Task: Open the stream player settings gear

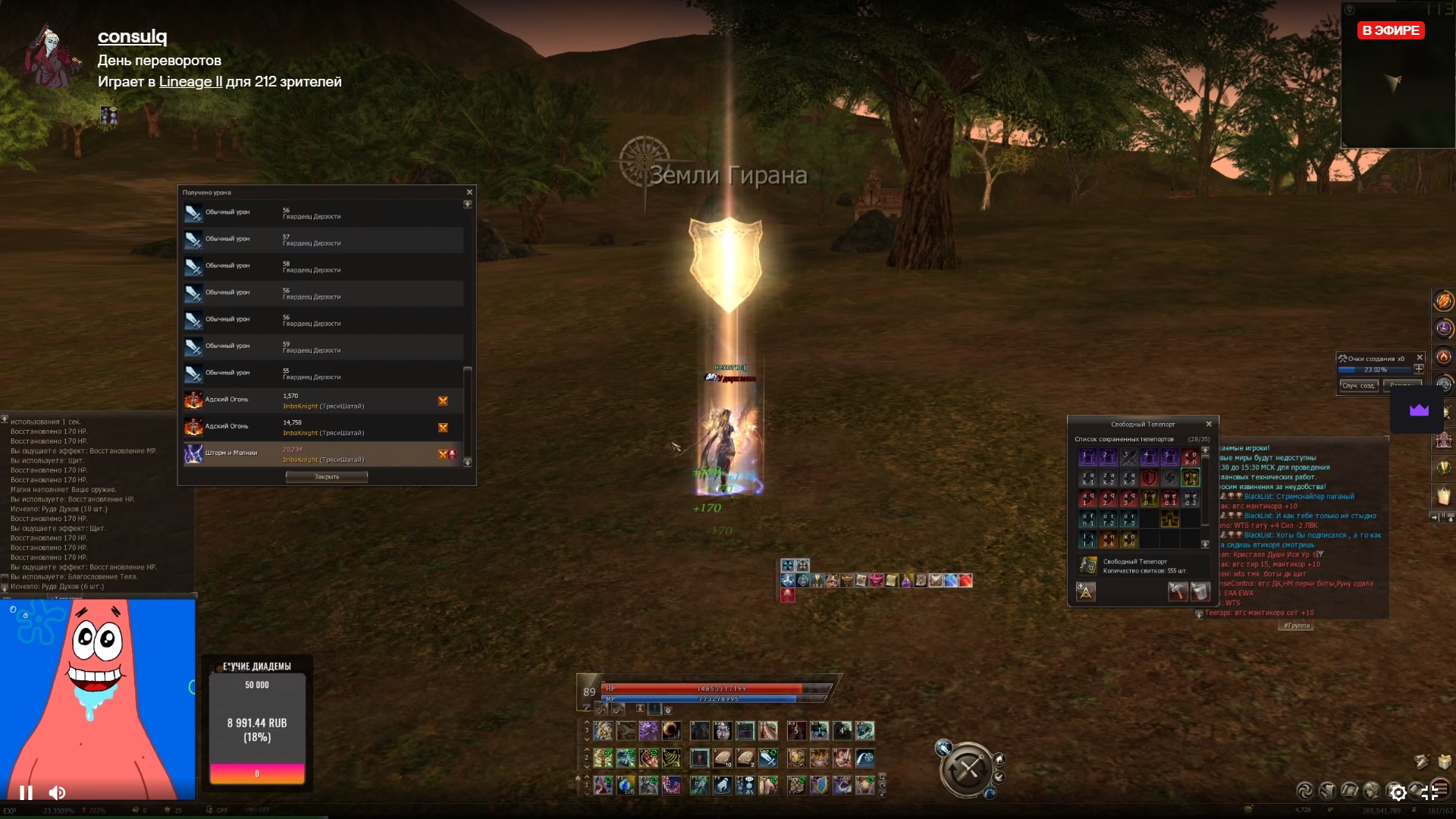Action: (x=1398, y=792)
